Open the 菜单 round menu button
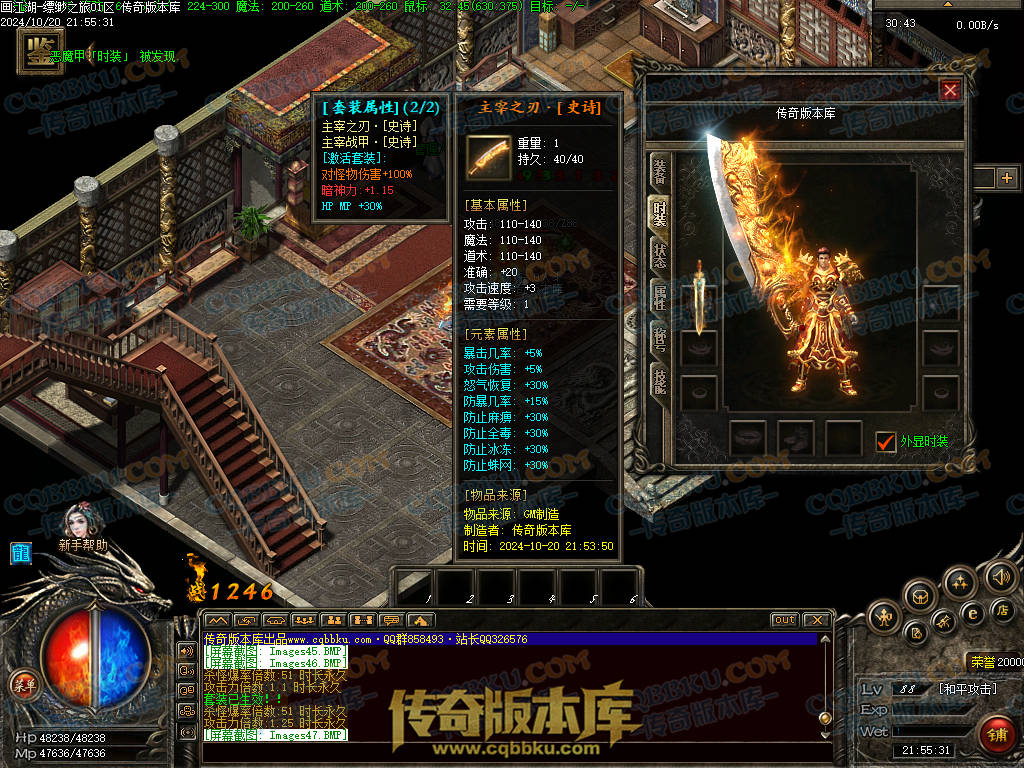 [x=22, y=685]
